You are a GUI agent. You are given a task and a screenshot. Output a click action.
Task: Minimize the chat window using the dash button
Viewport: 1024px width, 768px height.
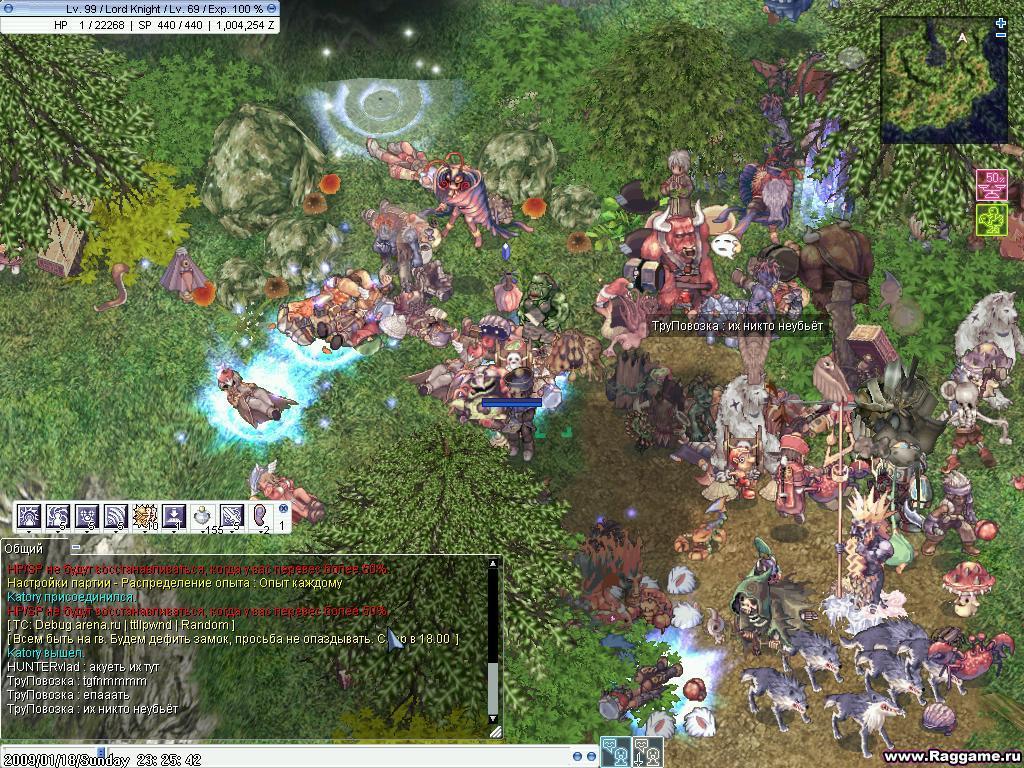click(75, 548)
